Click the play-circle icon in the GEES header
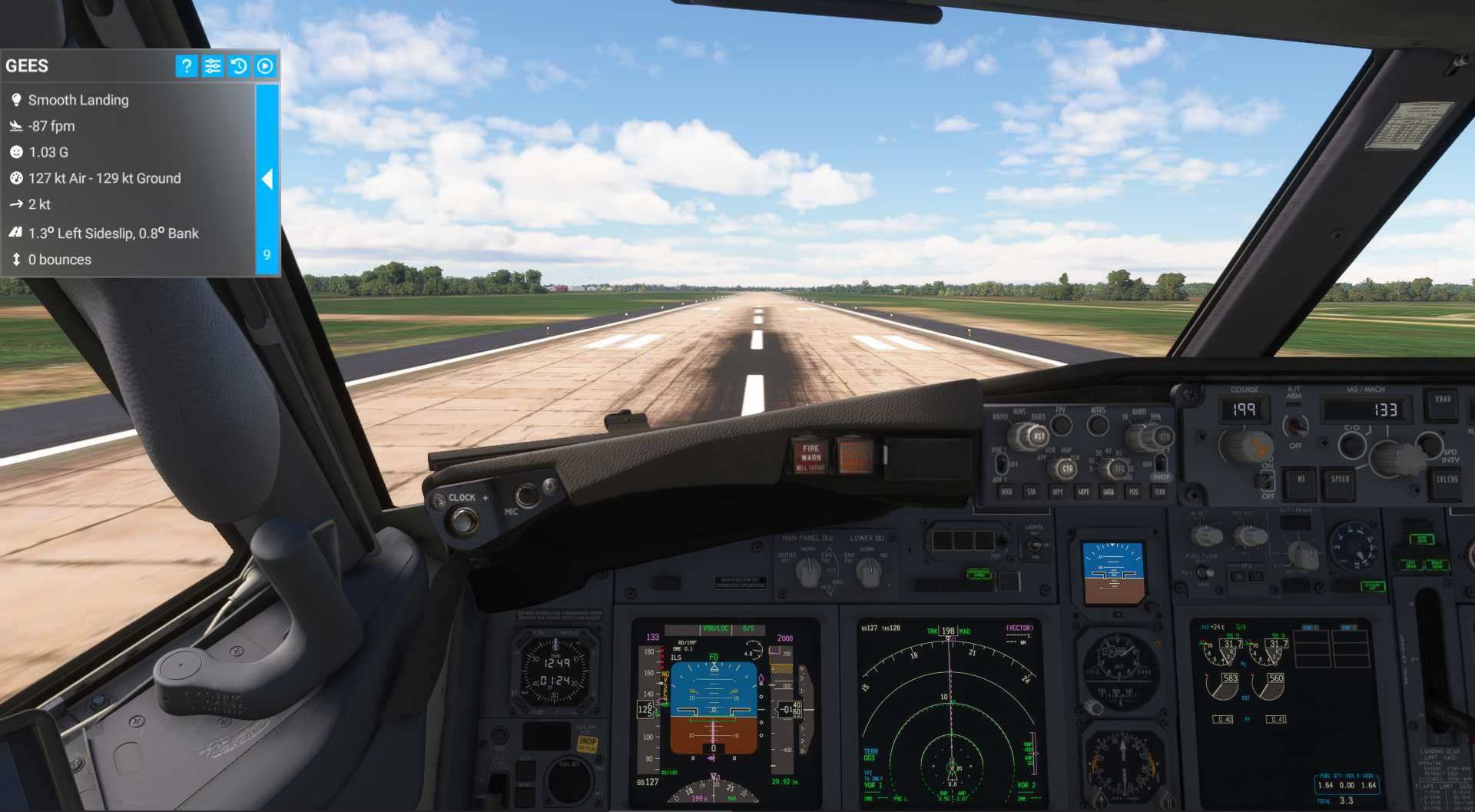Viewport: 1475px width, 812px height. click(265, 66)
